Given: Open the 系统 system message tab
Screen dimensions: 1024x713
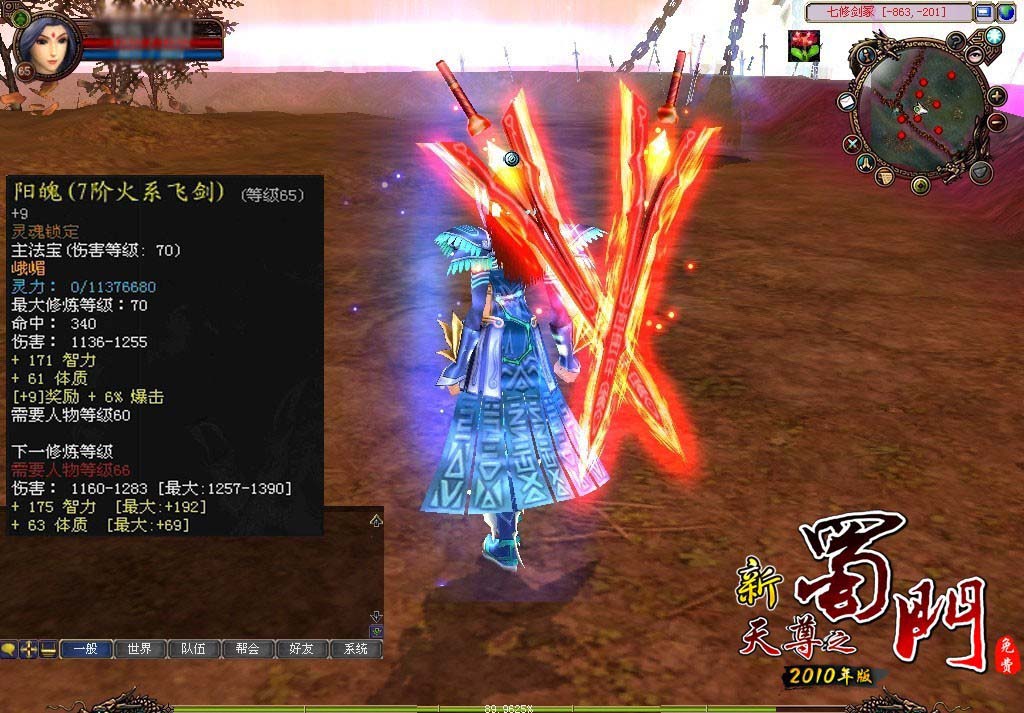Looking at the screenshot, I should coord(356,649).
